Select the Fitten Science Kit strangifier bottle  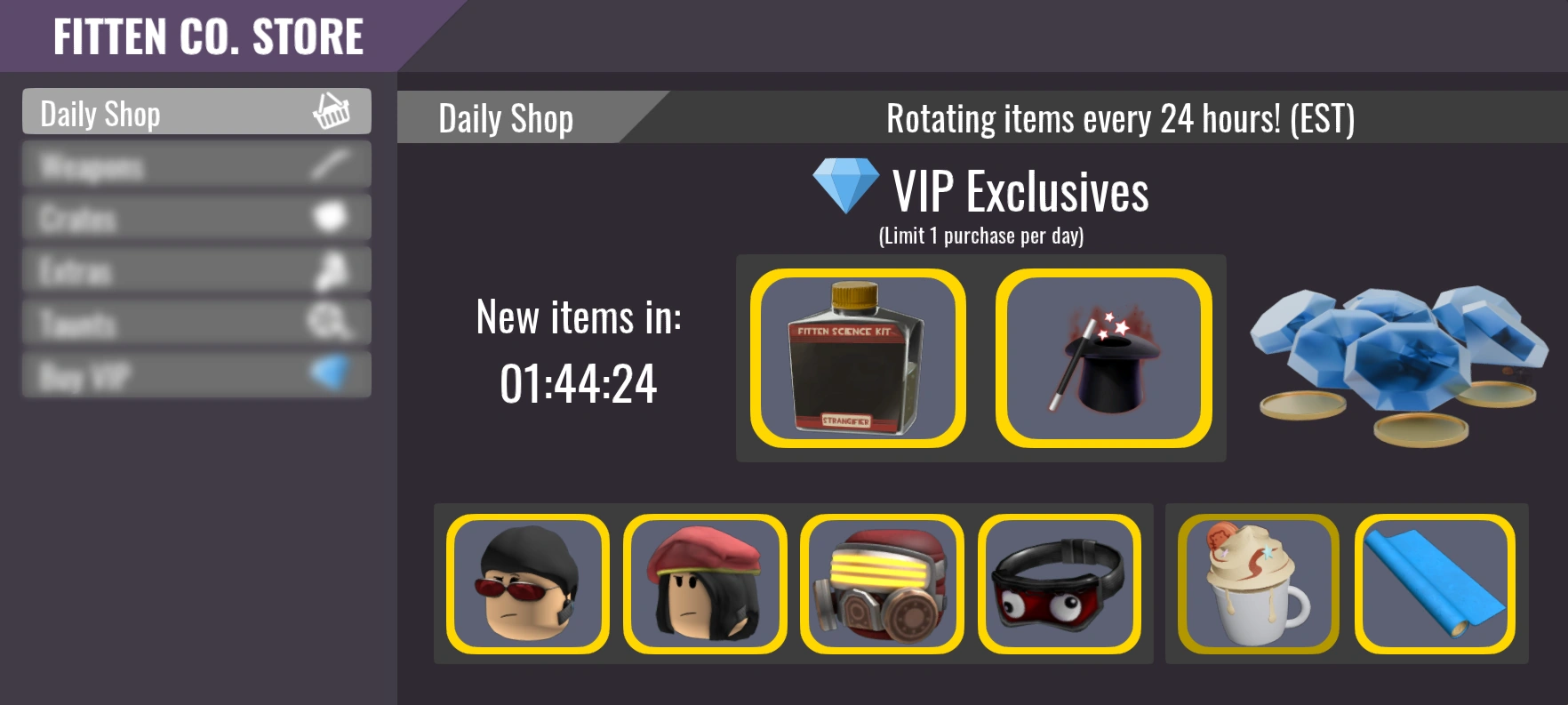(x=856, y=358)
